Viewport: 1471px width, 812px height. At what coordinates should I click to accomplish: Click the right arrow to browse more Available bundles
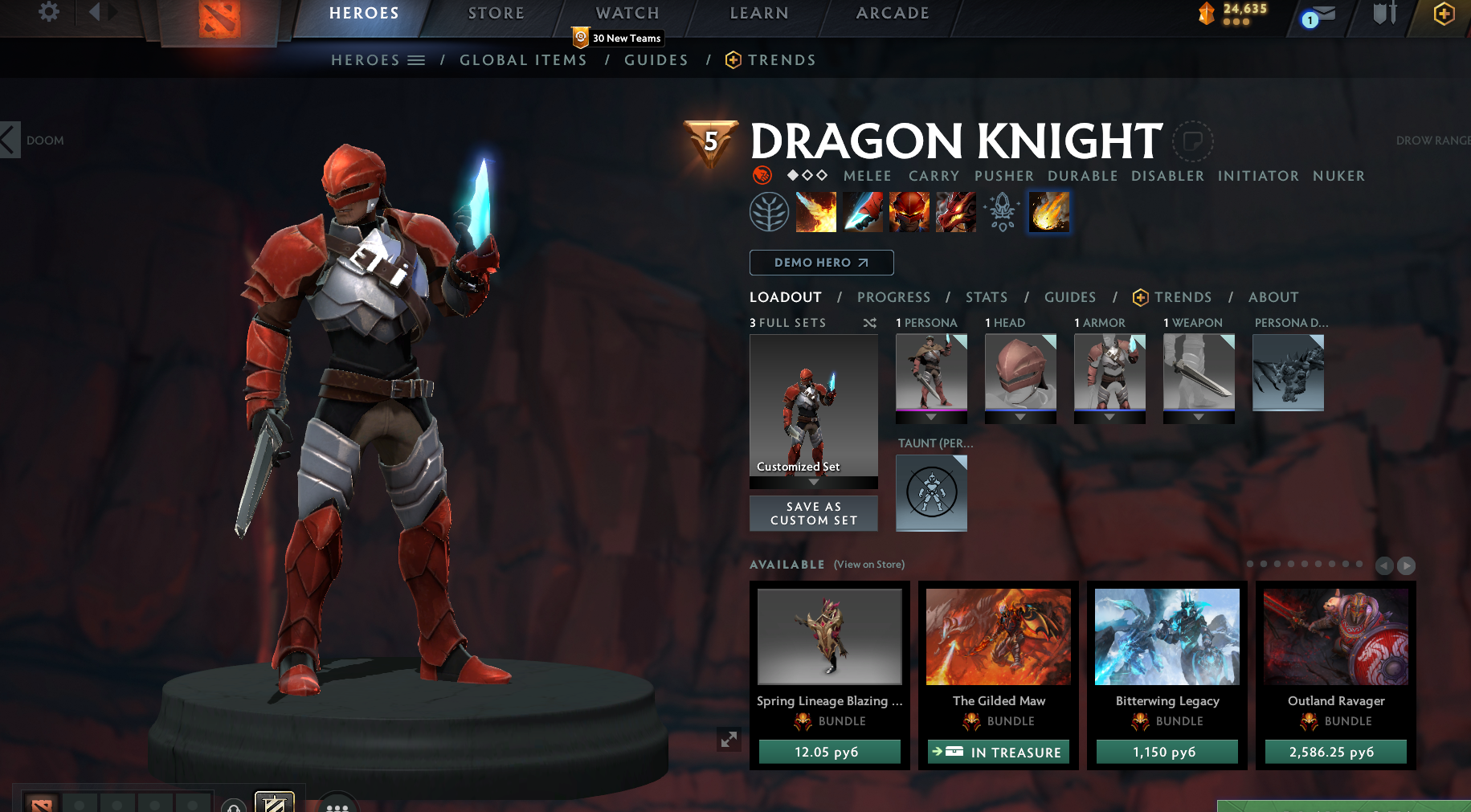[1406, 566]
